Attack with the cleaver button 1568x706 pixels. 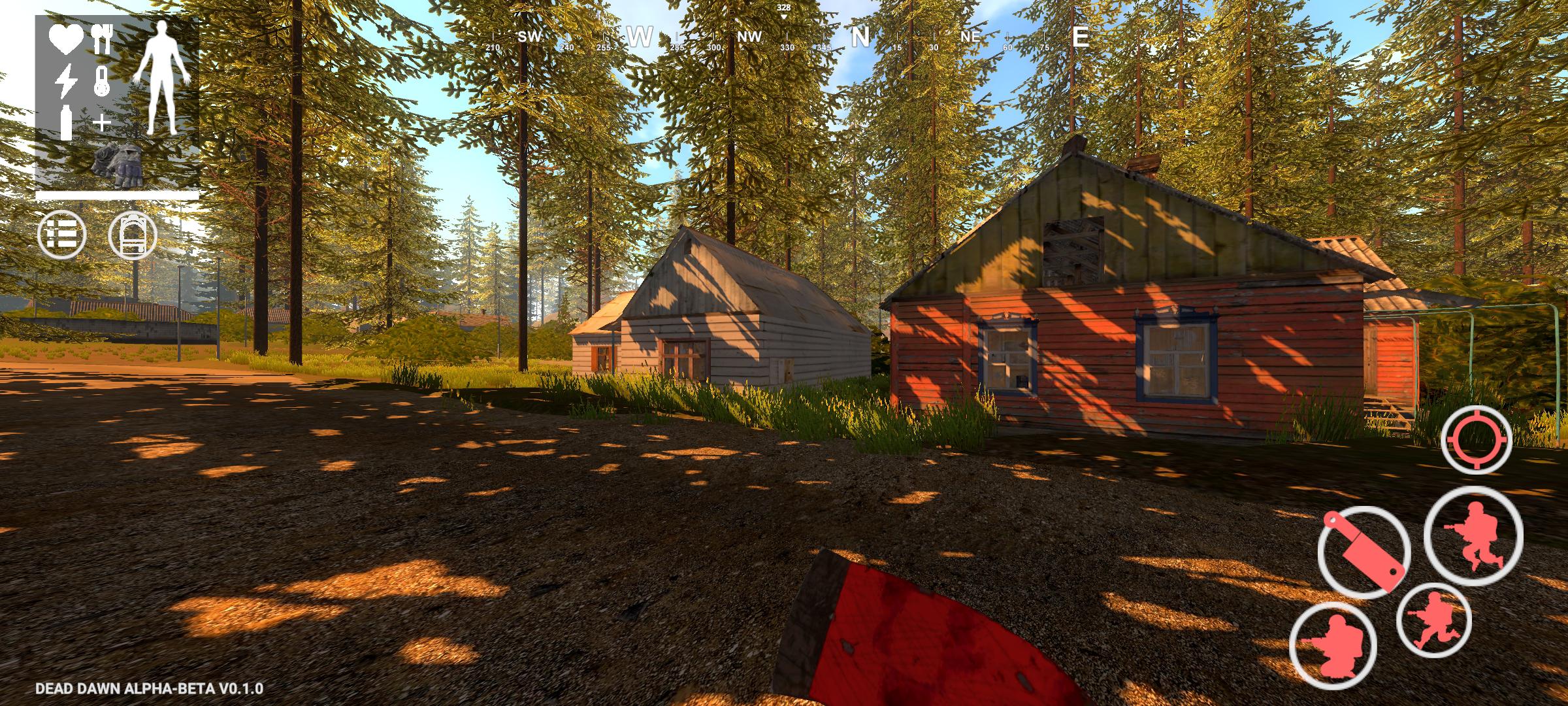click(1364, 550)
